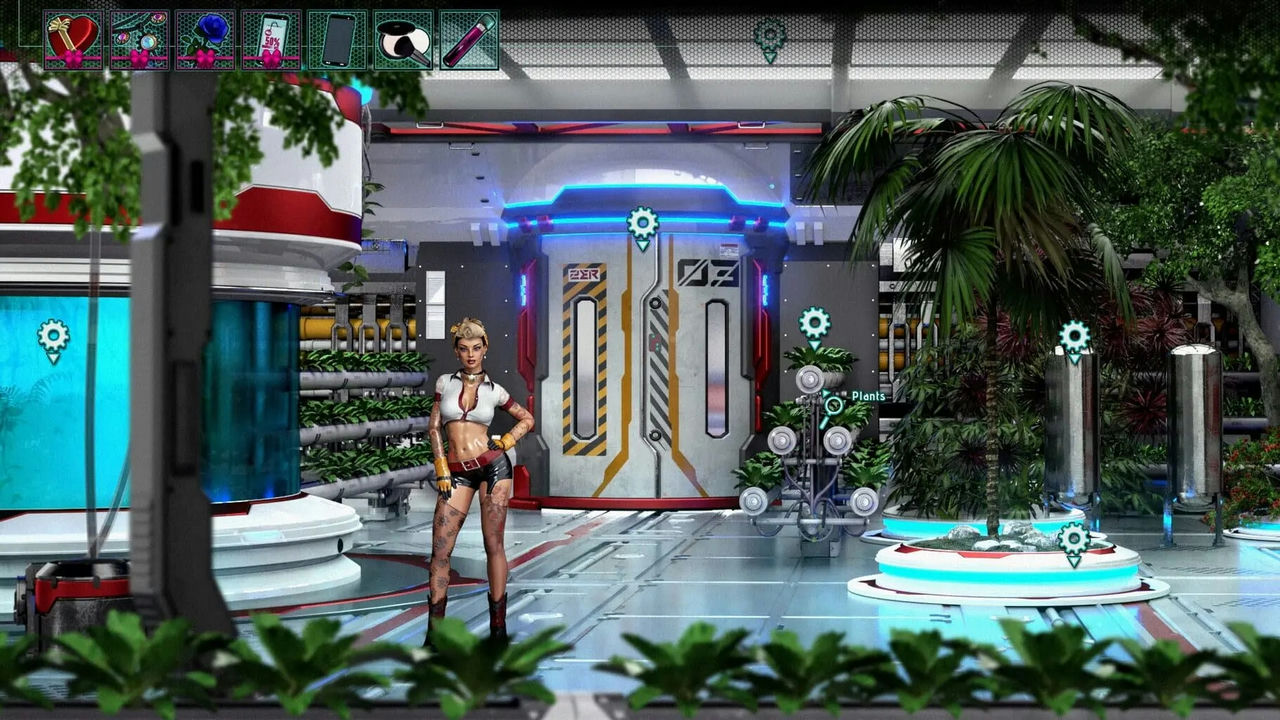Select the phone with 50% coupon

click(271, 40)
